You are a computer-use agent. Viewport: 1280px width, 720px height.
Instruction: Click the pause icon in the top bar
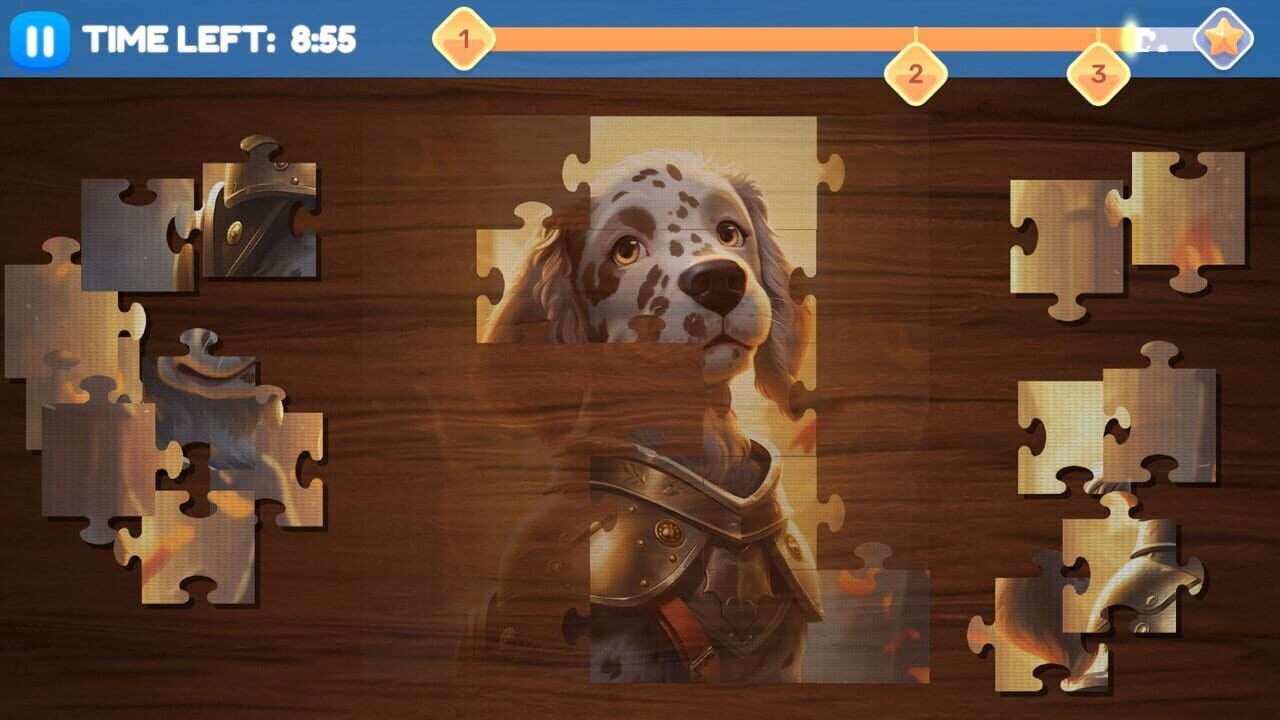click(40, 38)
